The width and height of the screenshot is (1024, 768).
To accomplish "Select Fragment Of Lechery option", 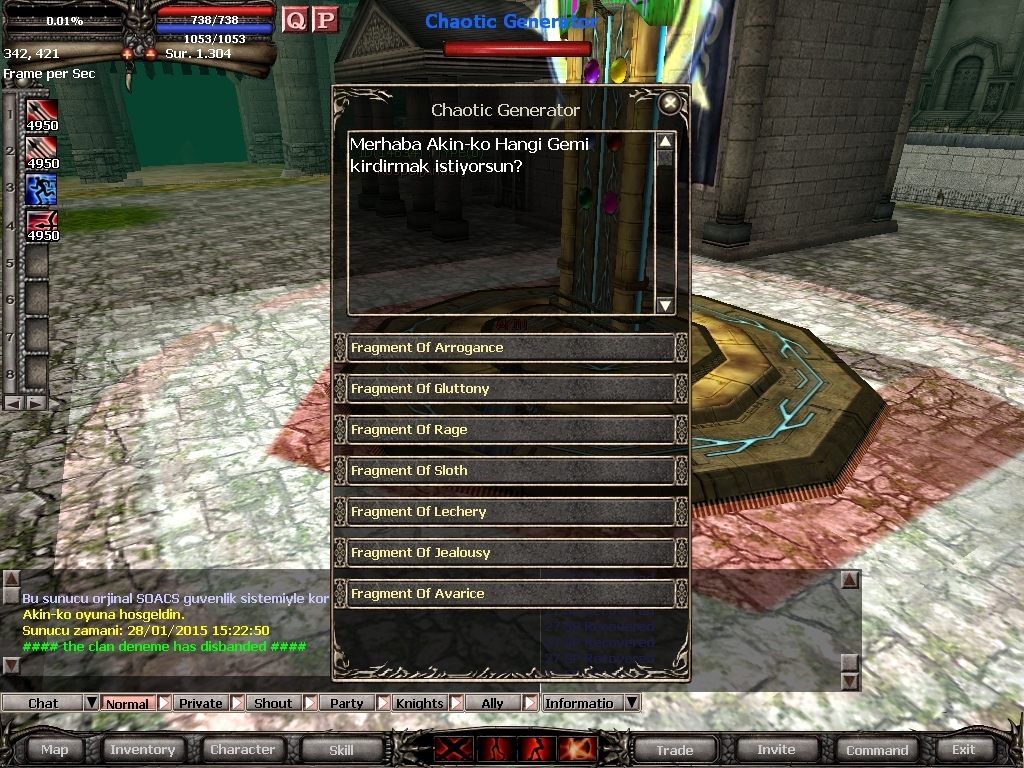I will point(510,512).
